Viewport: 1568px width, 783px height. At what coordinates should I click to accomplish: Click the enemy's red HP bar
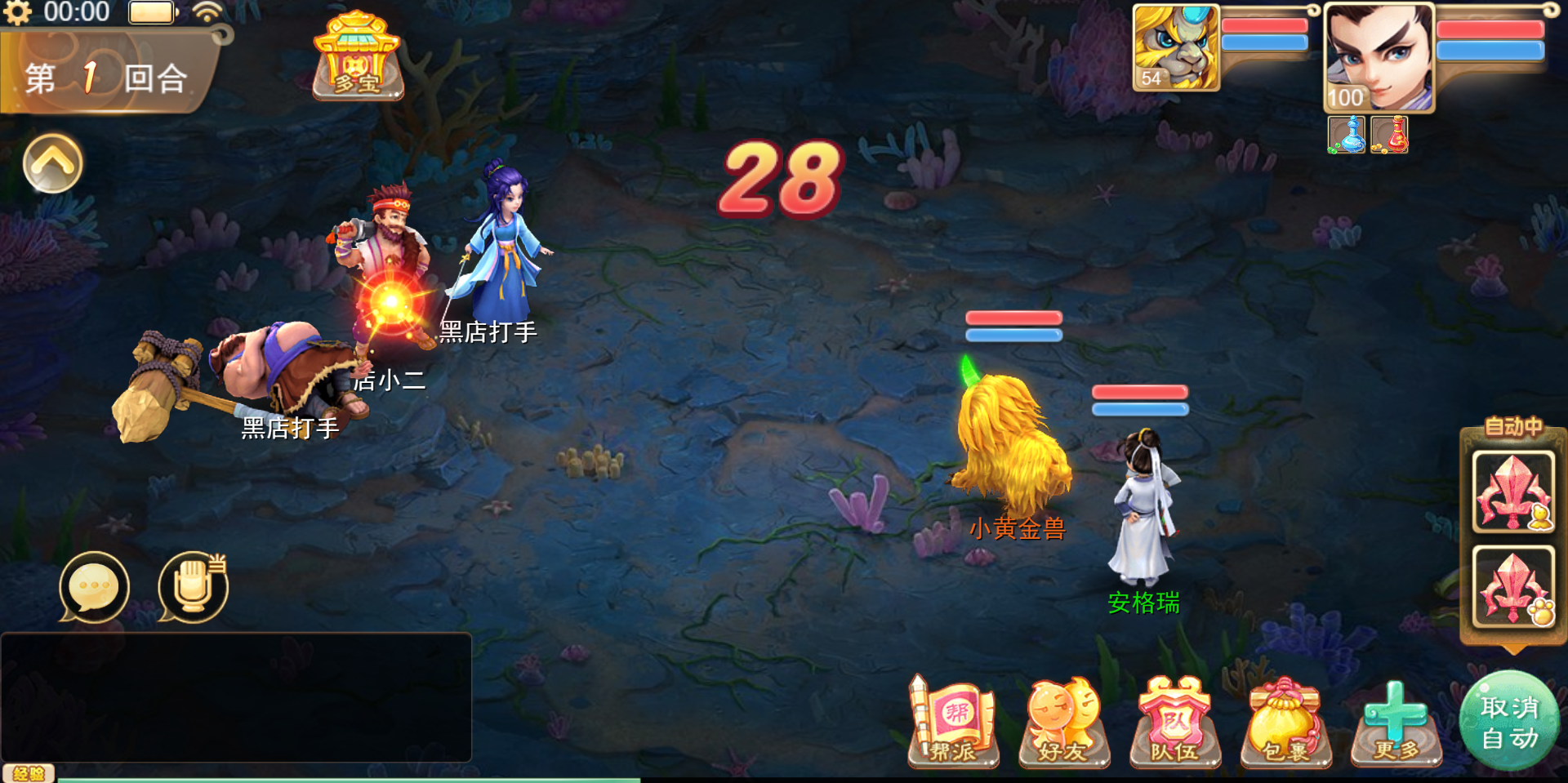(x=1013, y=318)
